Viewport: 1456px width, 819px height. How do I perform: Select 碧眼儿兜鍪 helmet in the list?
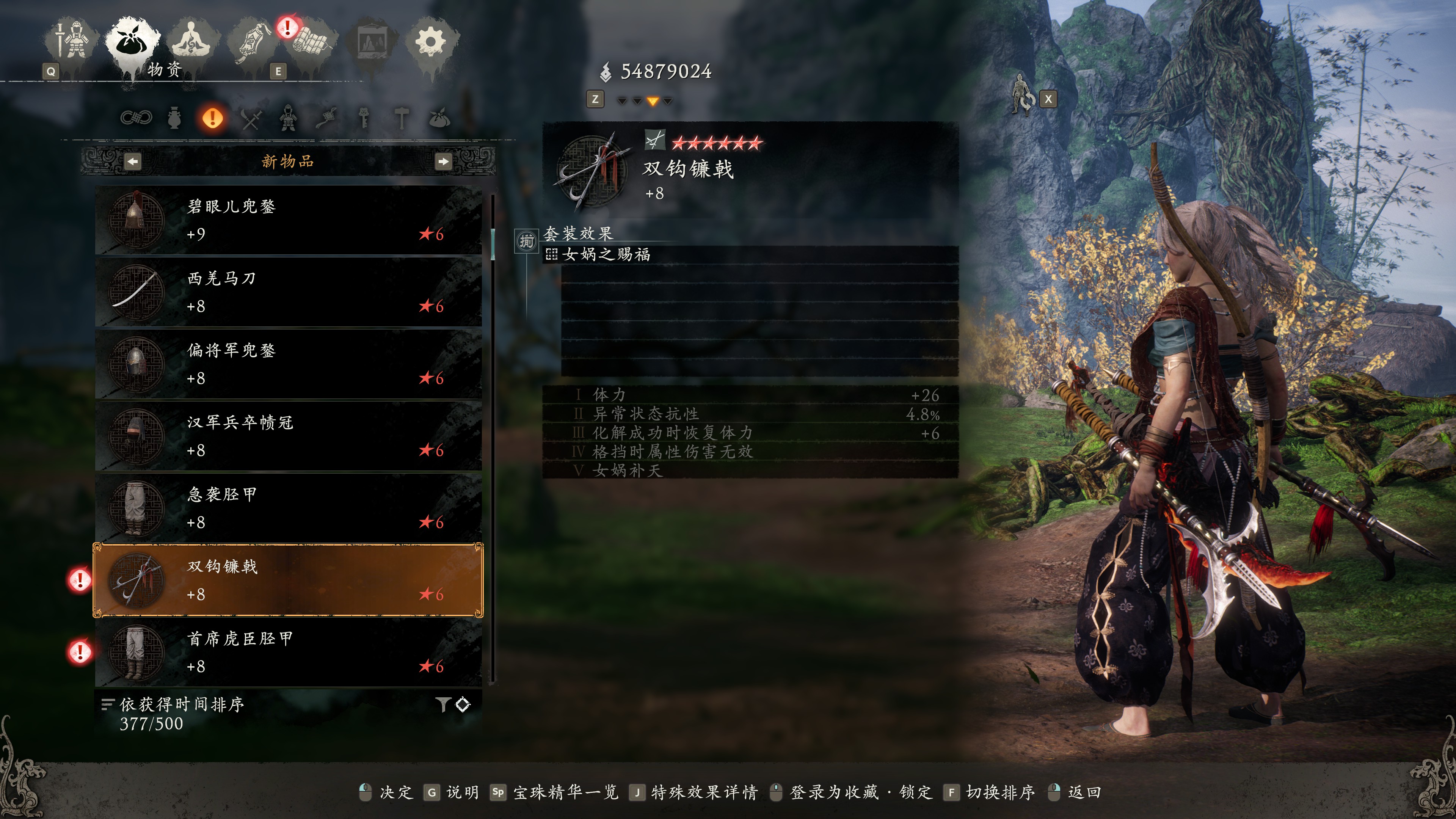click(288, 220)
